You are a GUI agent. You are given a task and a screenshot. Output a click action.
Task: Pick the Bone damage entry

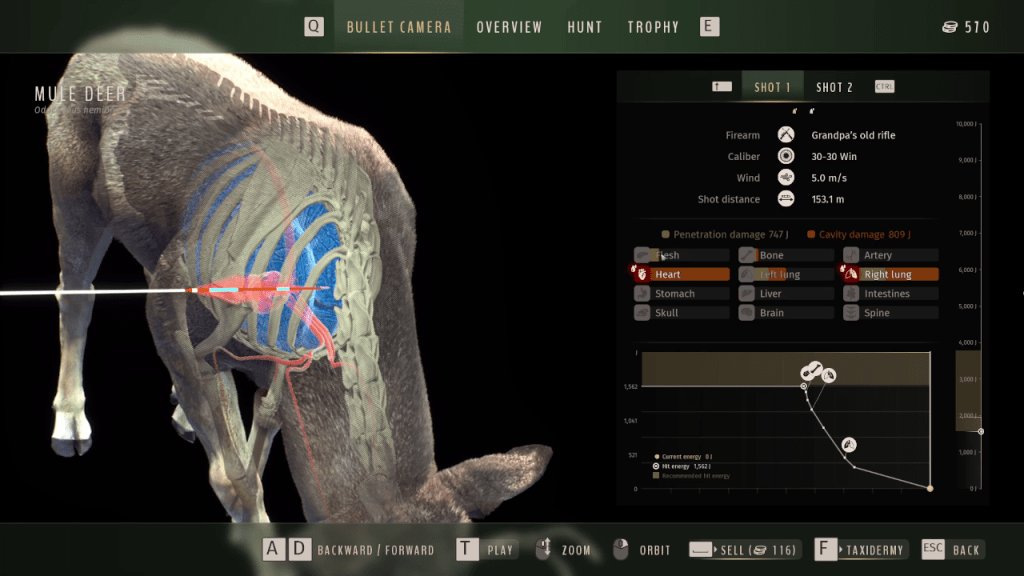coord(786,255)
